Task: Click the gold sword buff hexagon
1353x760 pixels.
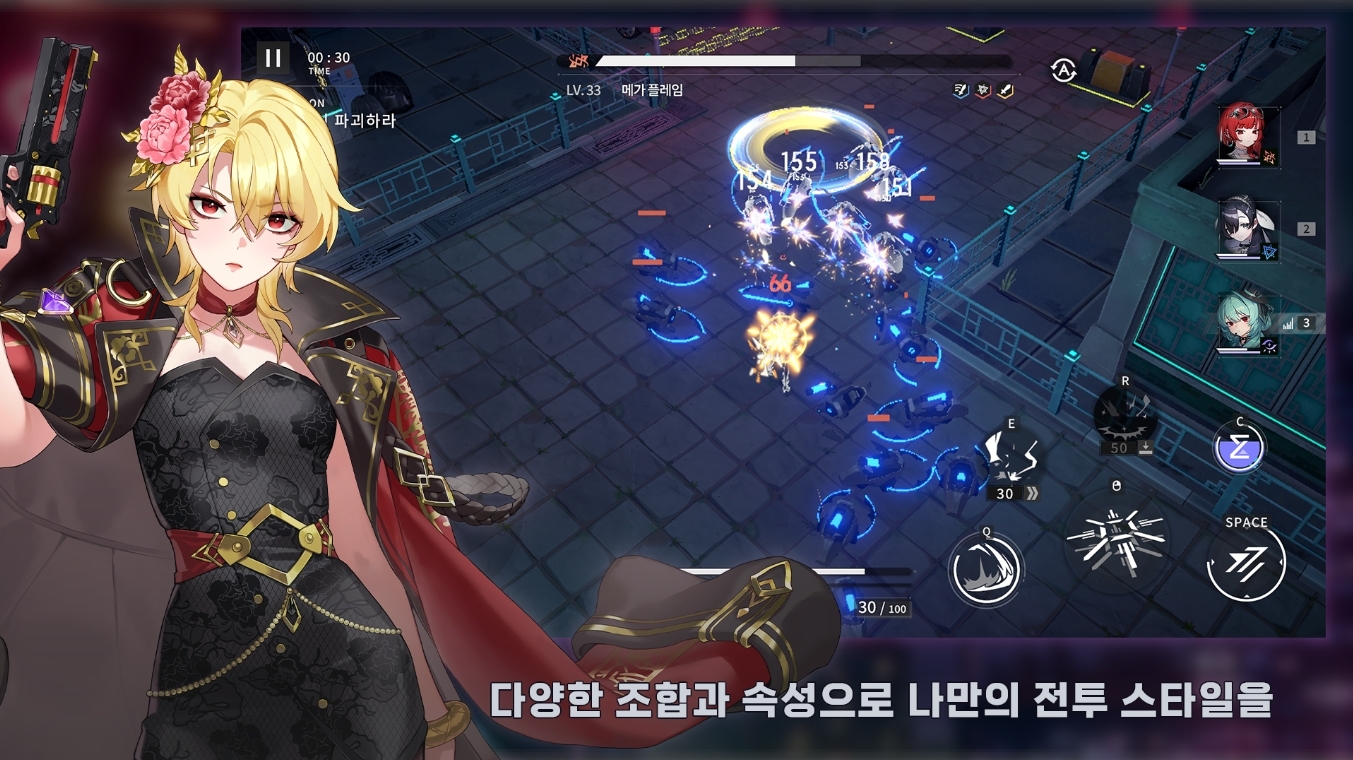Action: (1003, 91)
